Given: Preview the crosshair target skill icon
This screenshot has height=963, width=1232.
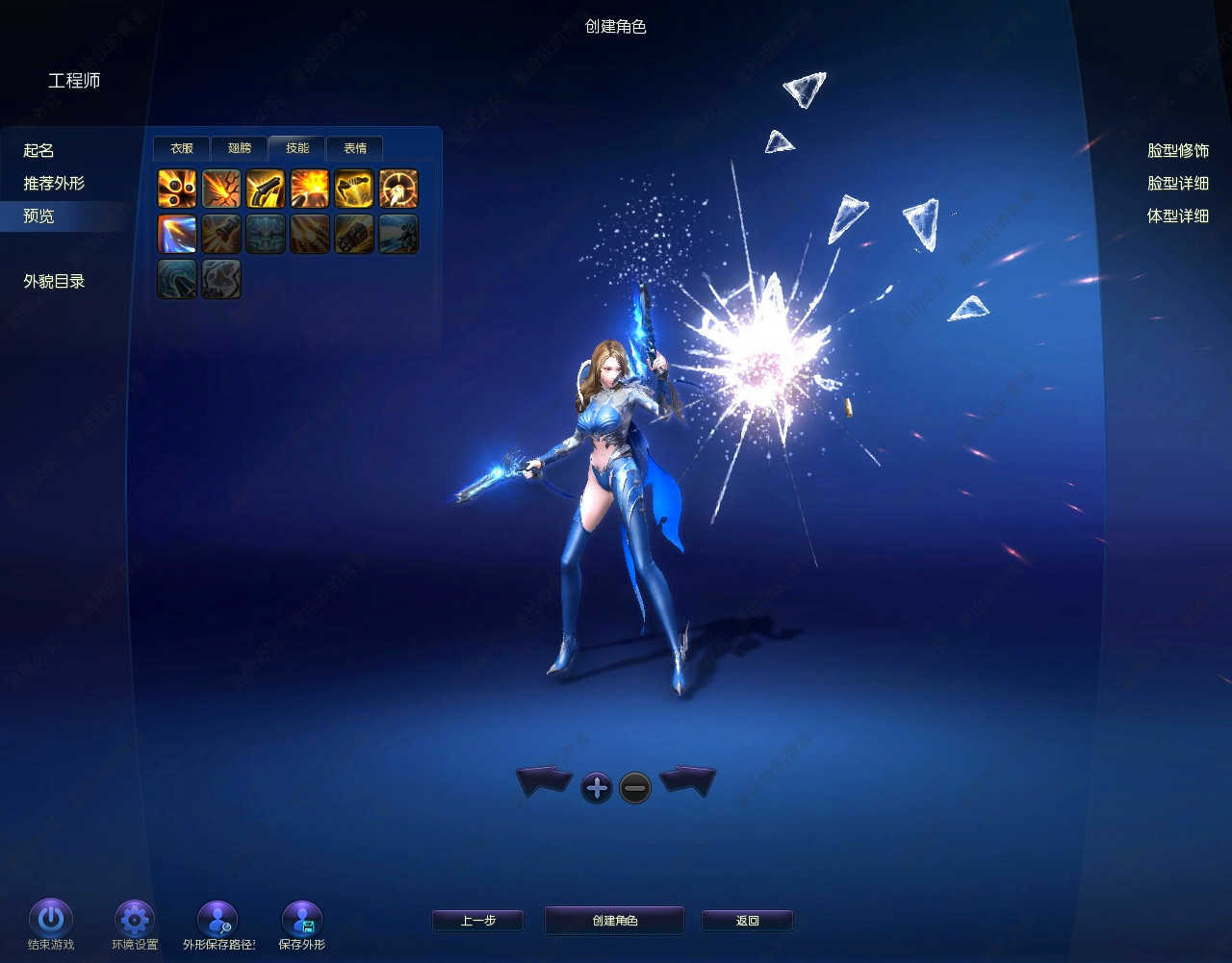Looking at the screenshot, I should click(398, 189).
